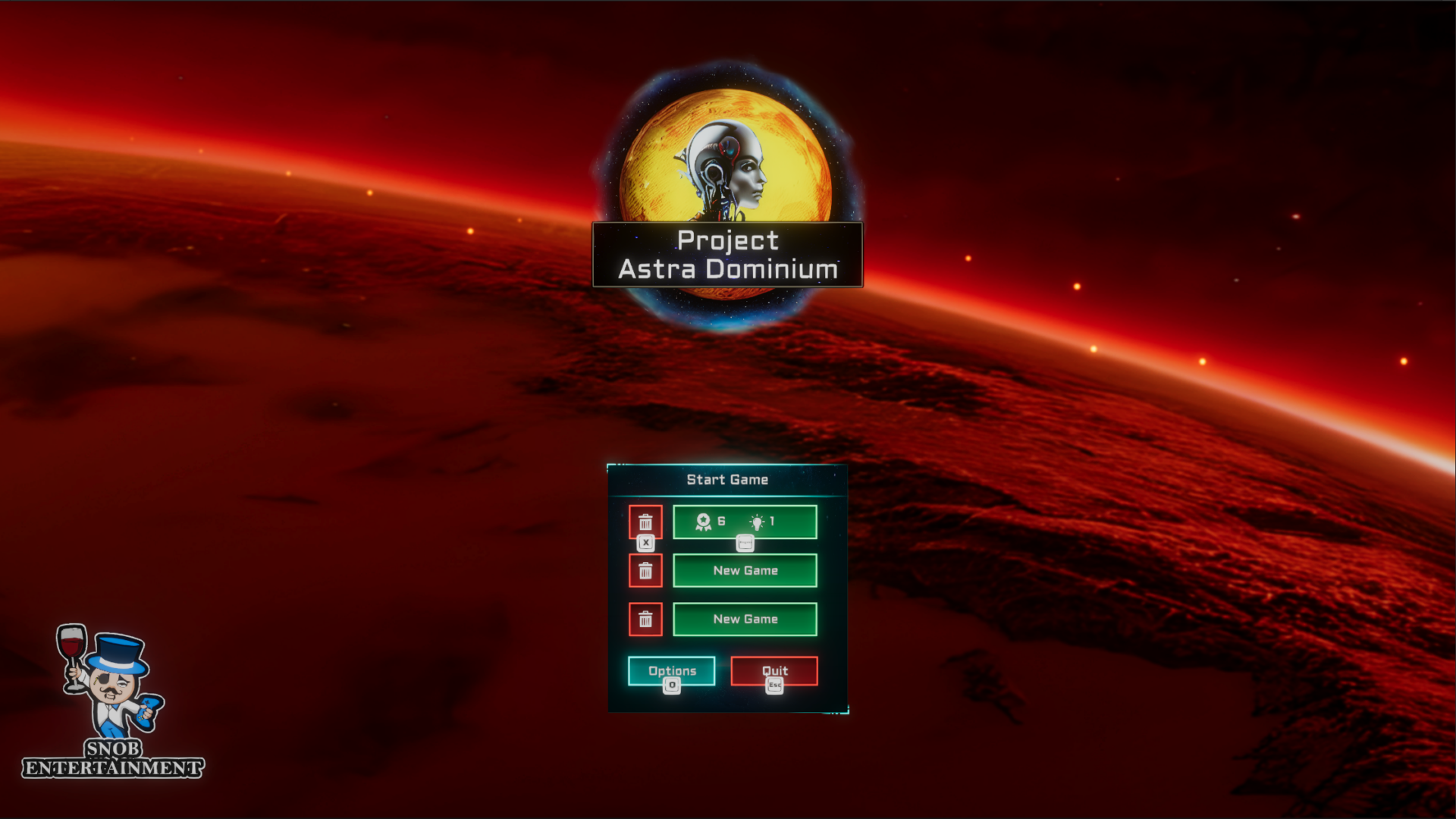Image resolution: width=1456 pixels, height=819 pixels.
Task: Click the X key hint under the first trash icon
Action: (646, 542)
